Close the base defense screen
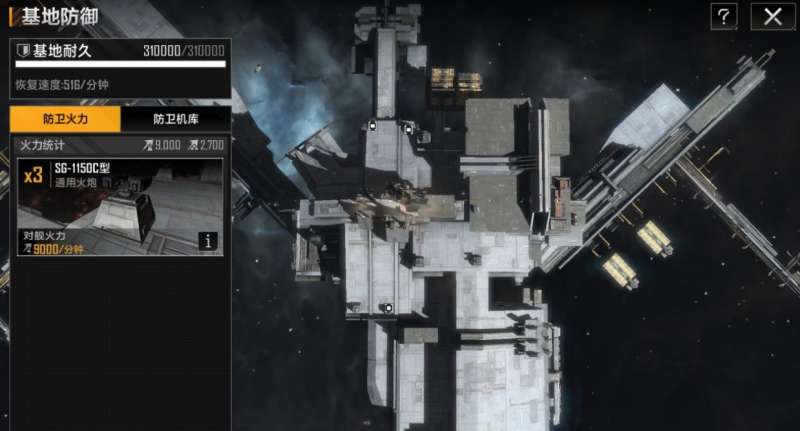 tap(772, 16)
